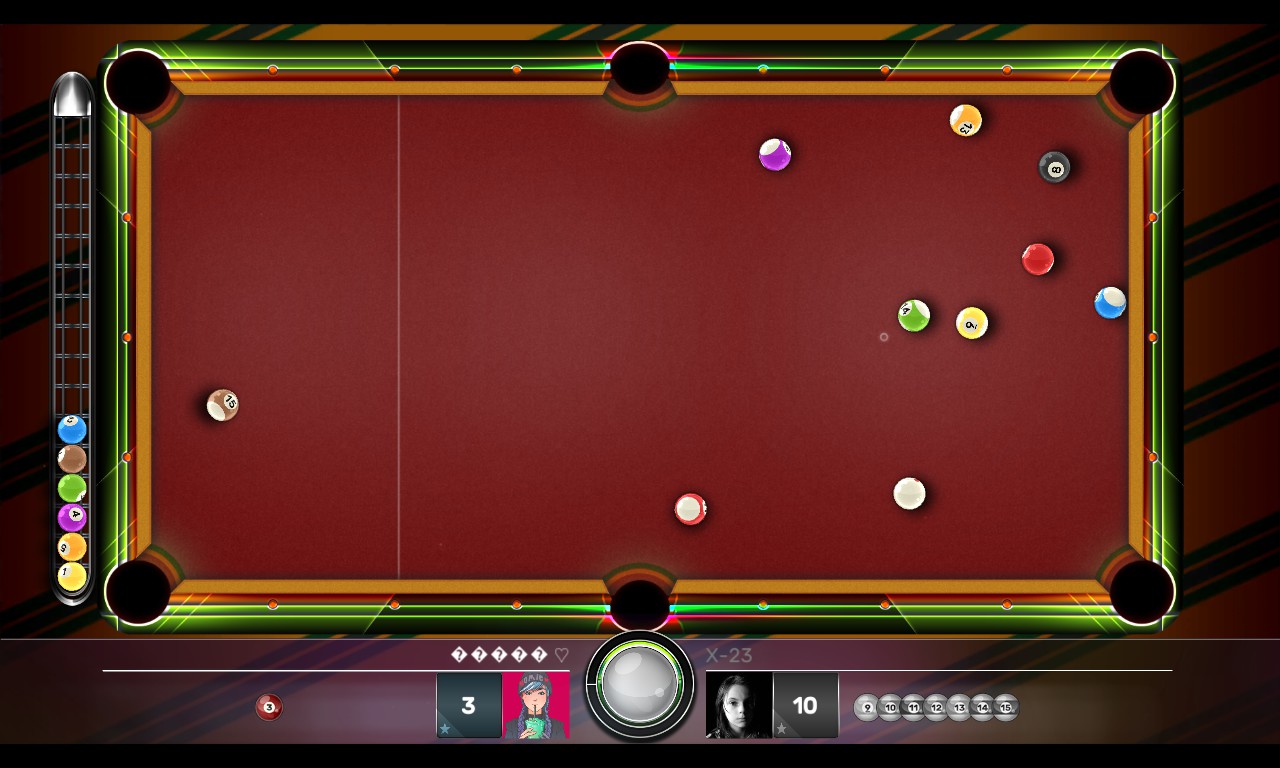Image resolution: width=1280 pixels, height=768 pixels.
Task: Select the black 8 ball on the table
Action: click(x=1054, y=169)
